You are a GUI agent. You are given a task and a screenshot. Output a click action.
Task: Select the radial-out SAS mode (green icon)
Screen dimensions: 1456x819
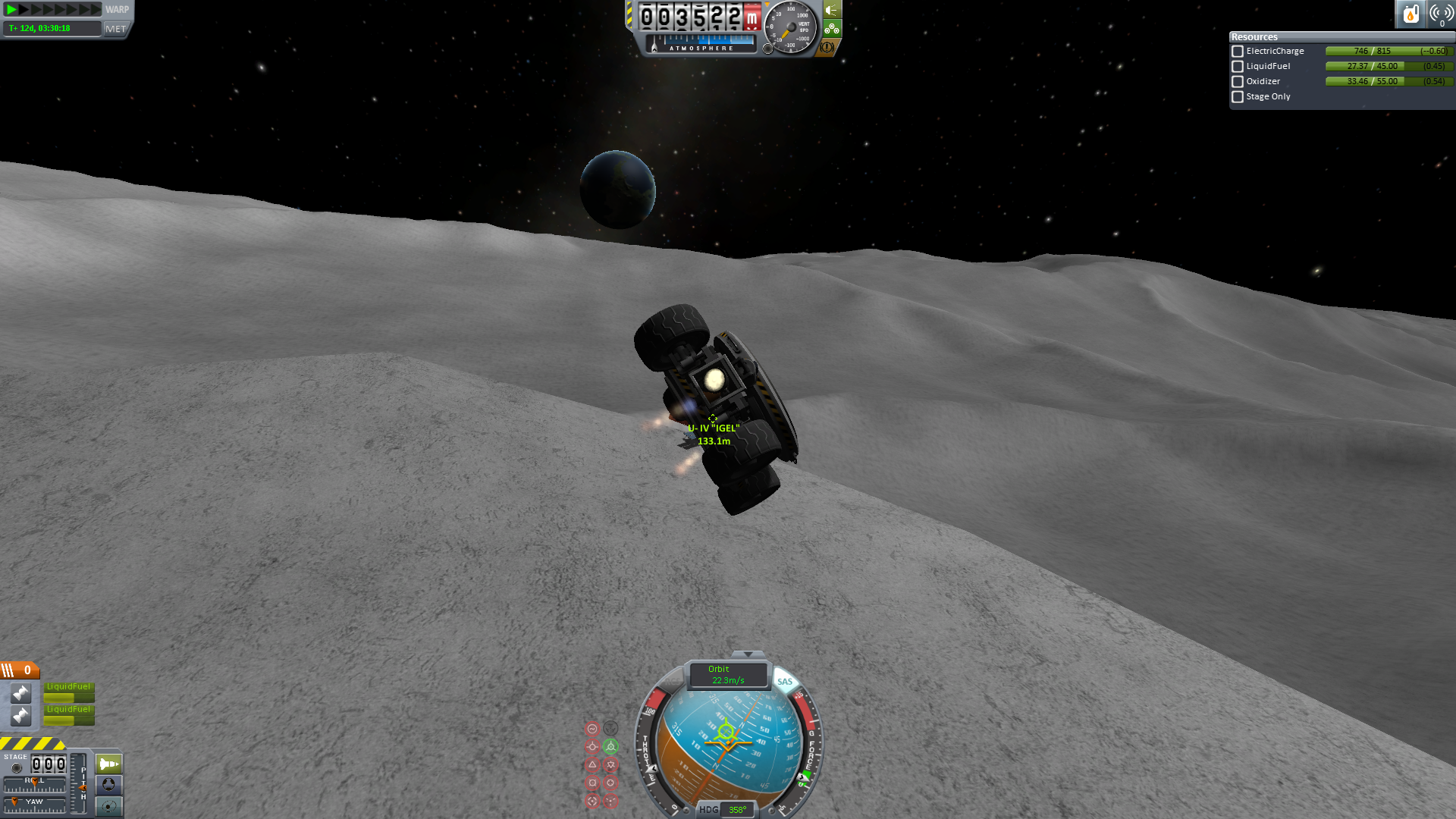[610, 746]
